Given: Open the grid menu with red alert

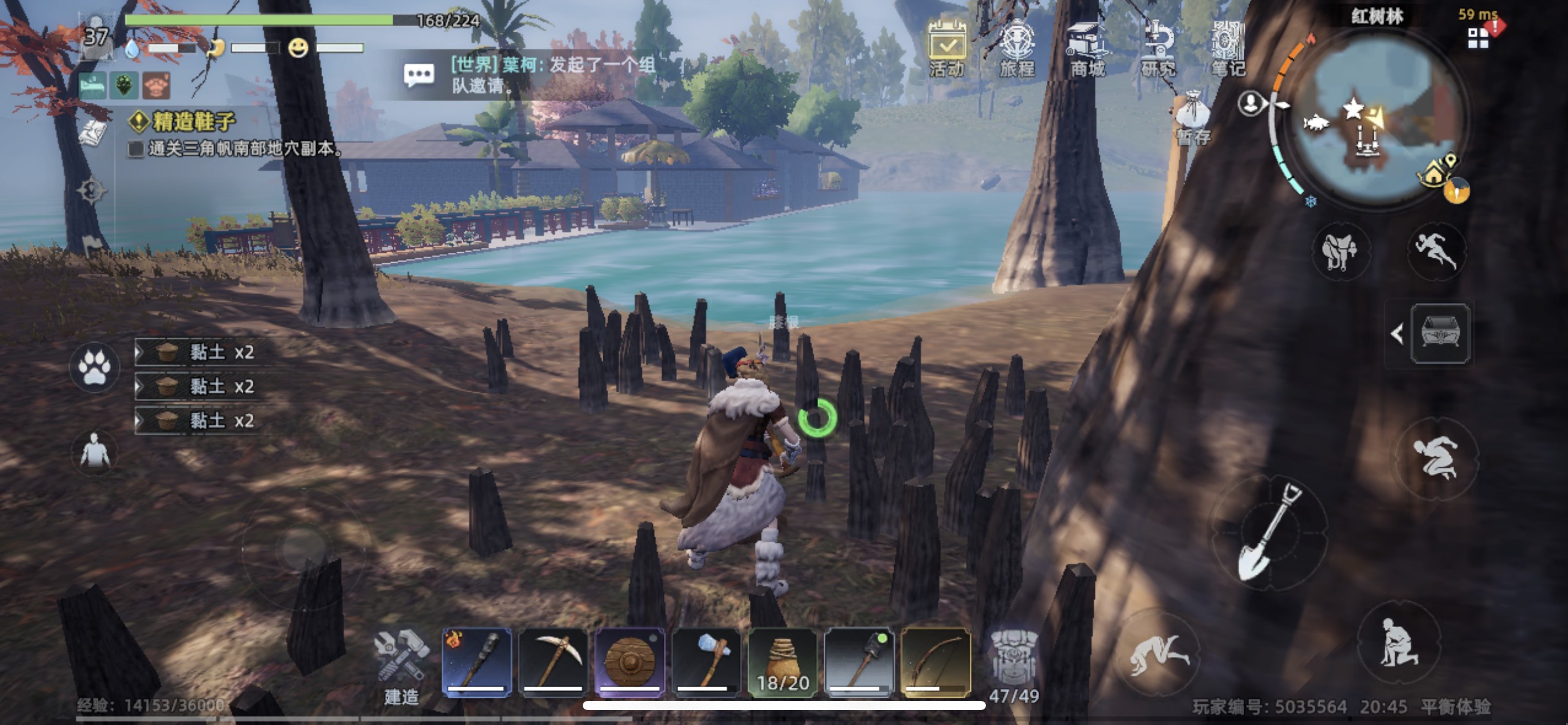Looking at the screenshot, I should (1479, 37).
